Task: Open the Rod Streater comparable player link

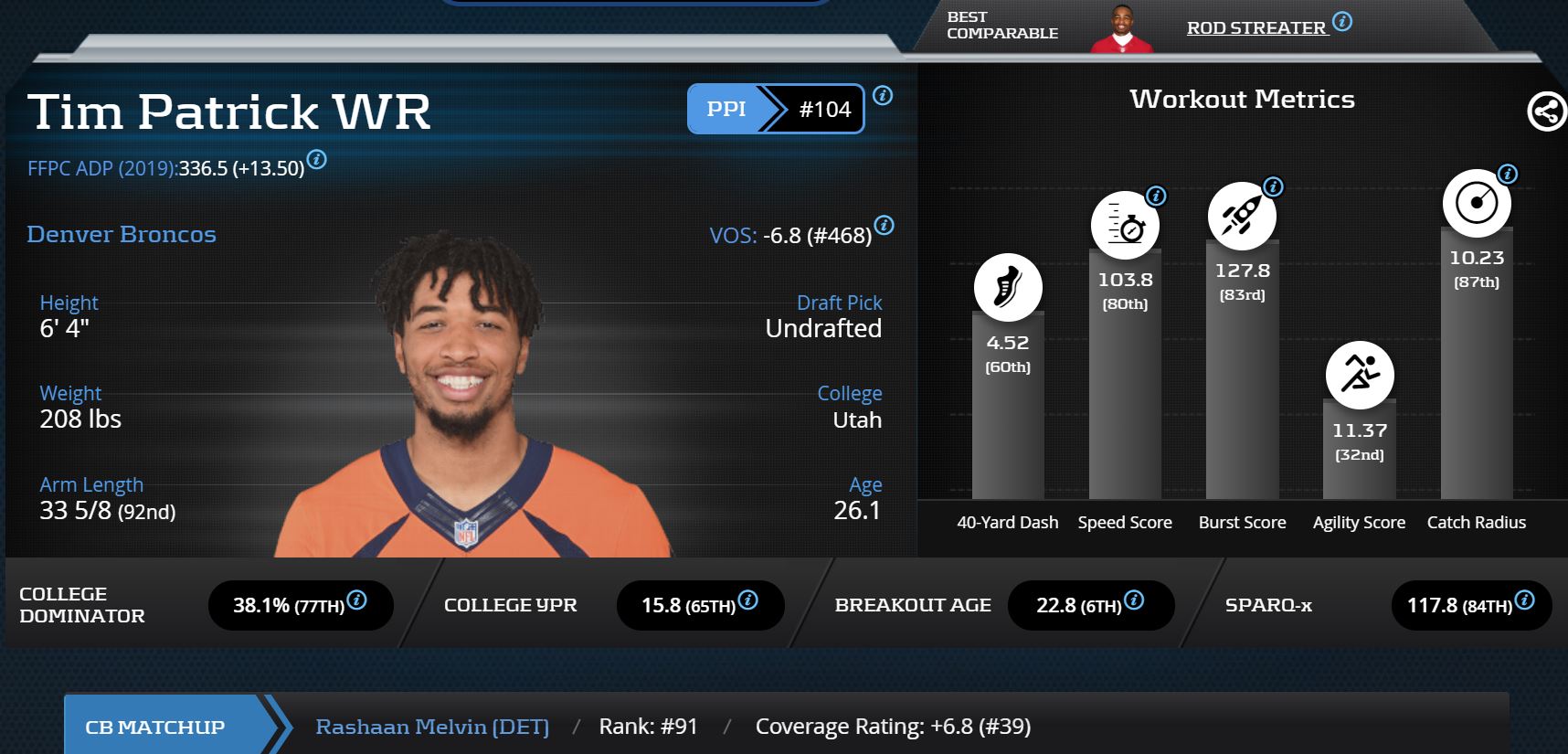Action: click(x=1256, y=28)
